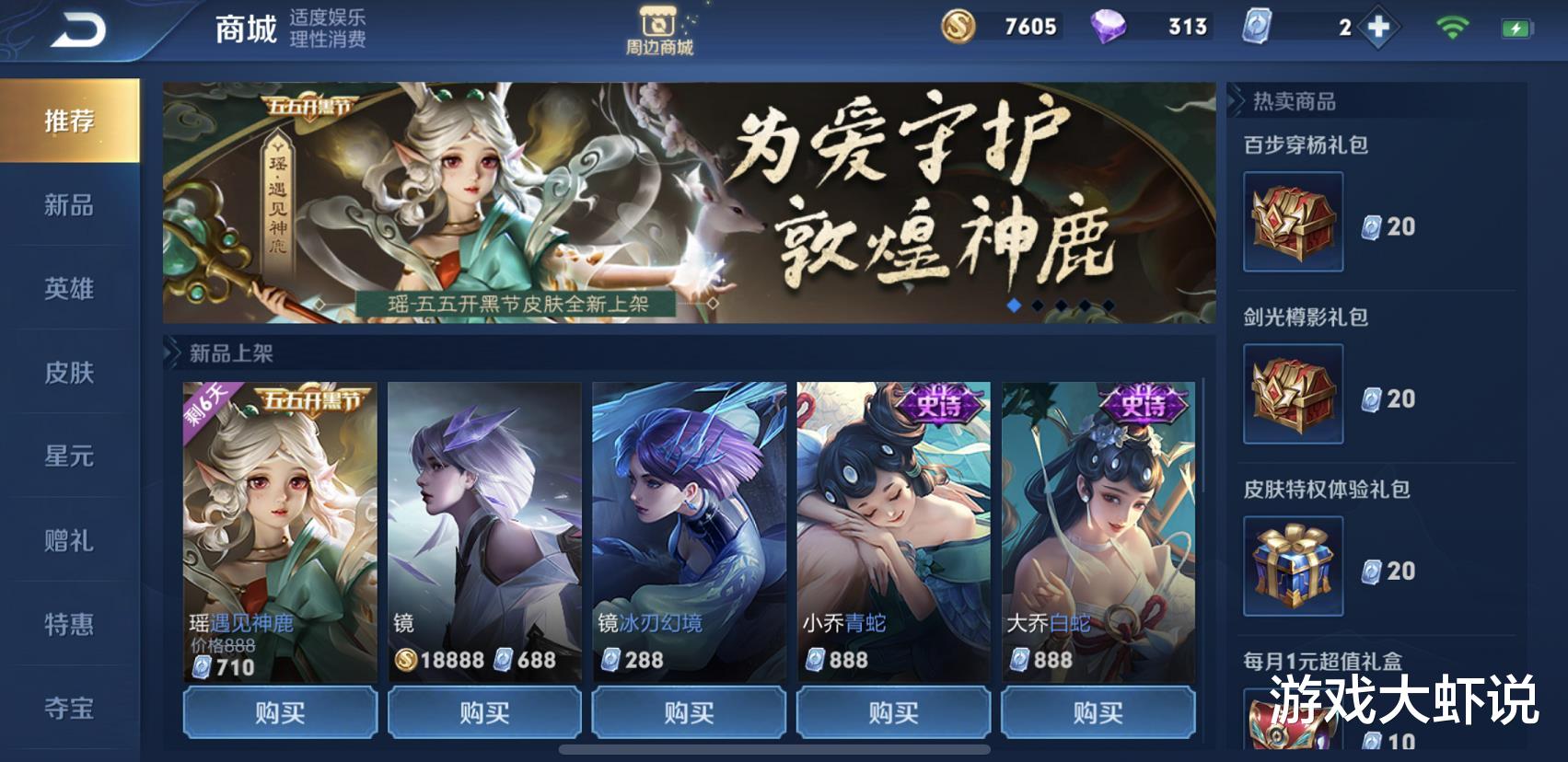1568x762 pixels.
Task: Open the 皮肤 sidebar tab
Action: point(69,372)
